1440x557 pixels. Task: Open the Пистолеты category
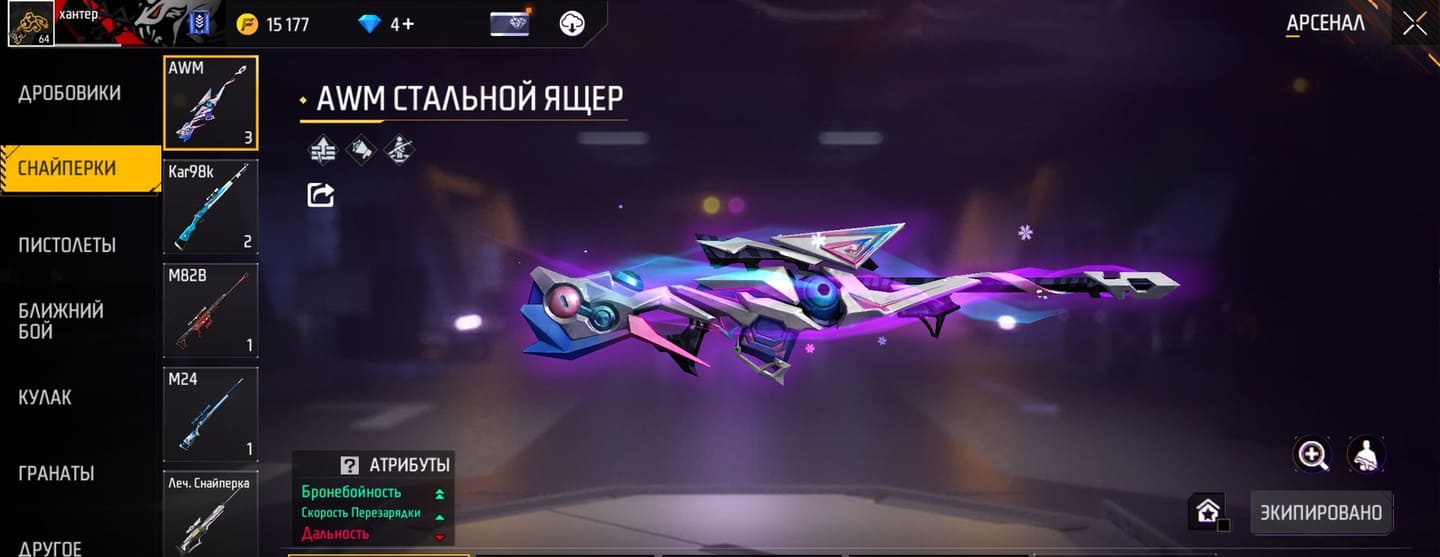tap(67, 245)
